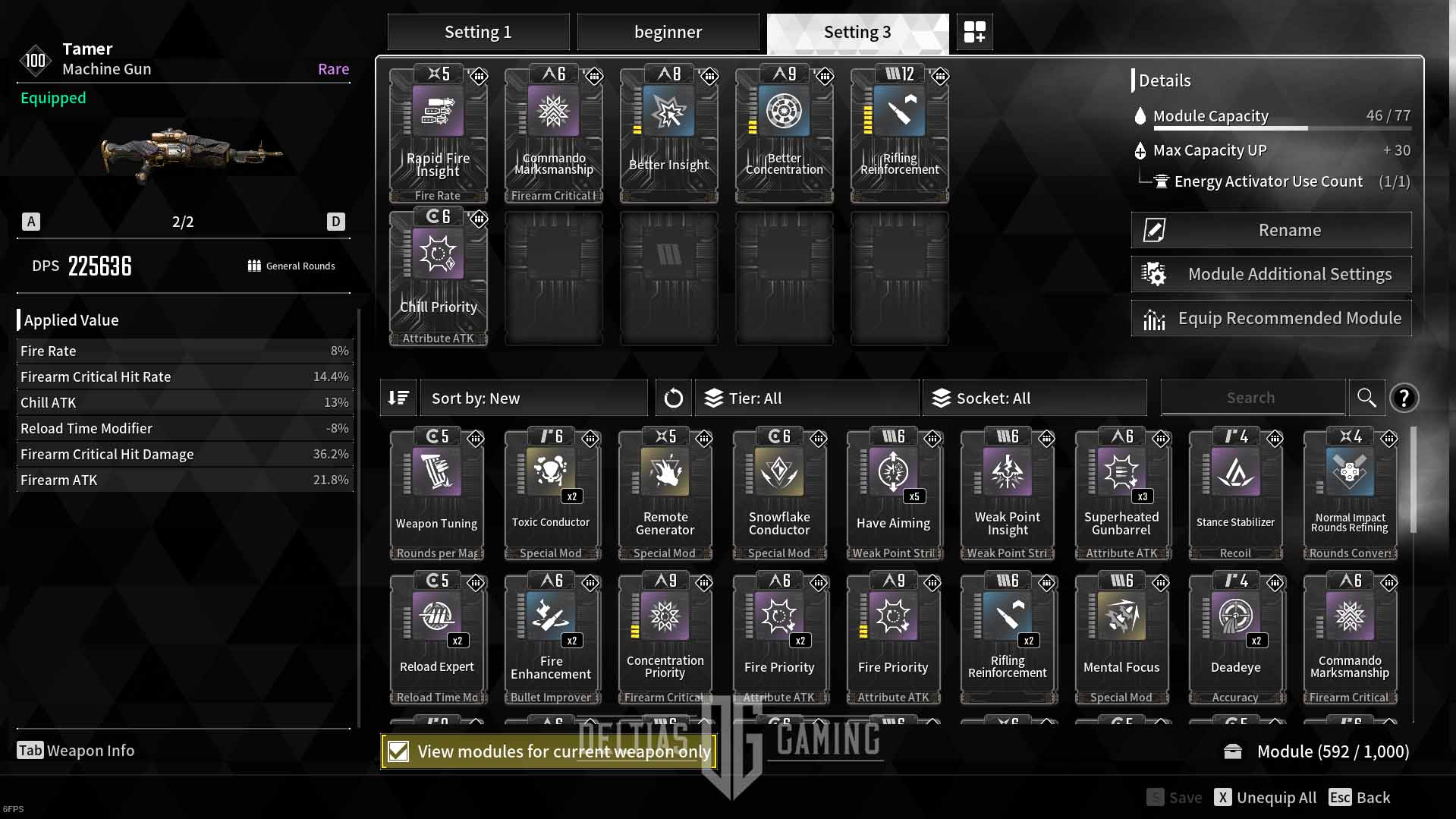Viewport: 1456px width, 819px height.
Task: Open the Socket: All filter
Action: point(1034,398)
